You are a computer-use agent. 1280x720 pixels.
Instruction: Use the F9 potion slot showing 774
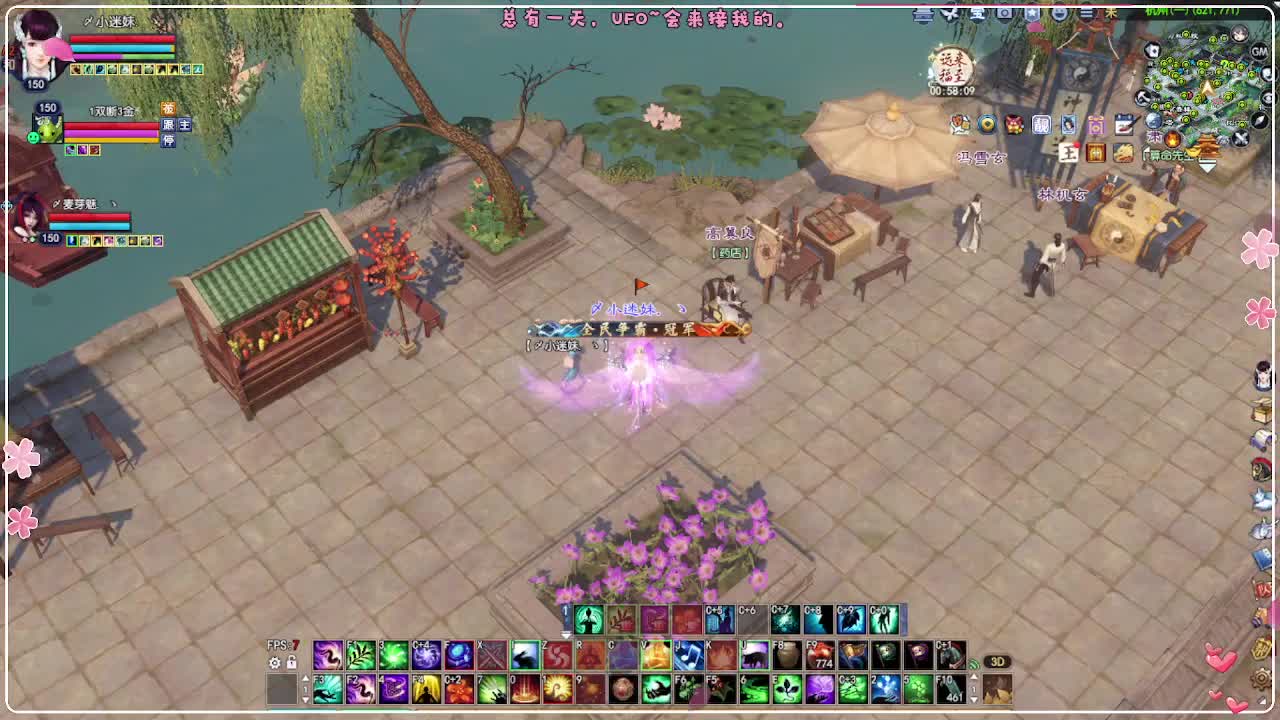[818, 655]
